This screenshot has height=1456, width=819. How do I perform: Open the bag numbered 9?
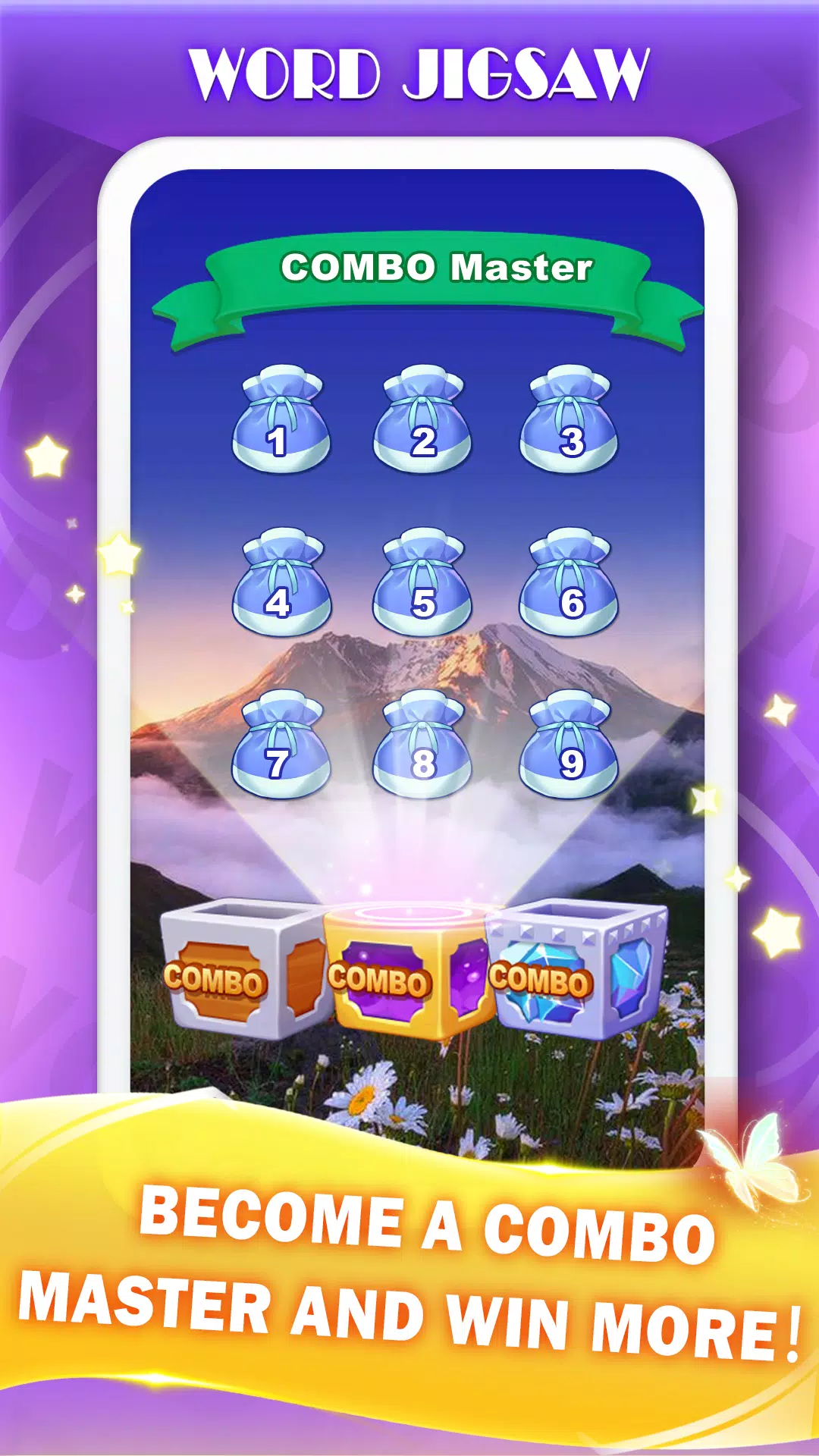pos(569,745)
